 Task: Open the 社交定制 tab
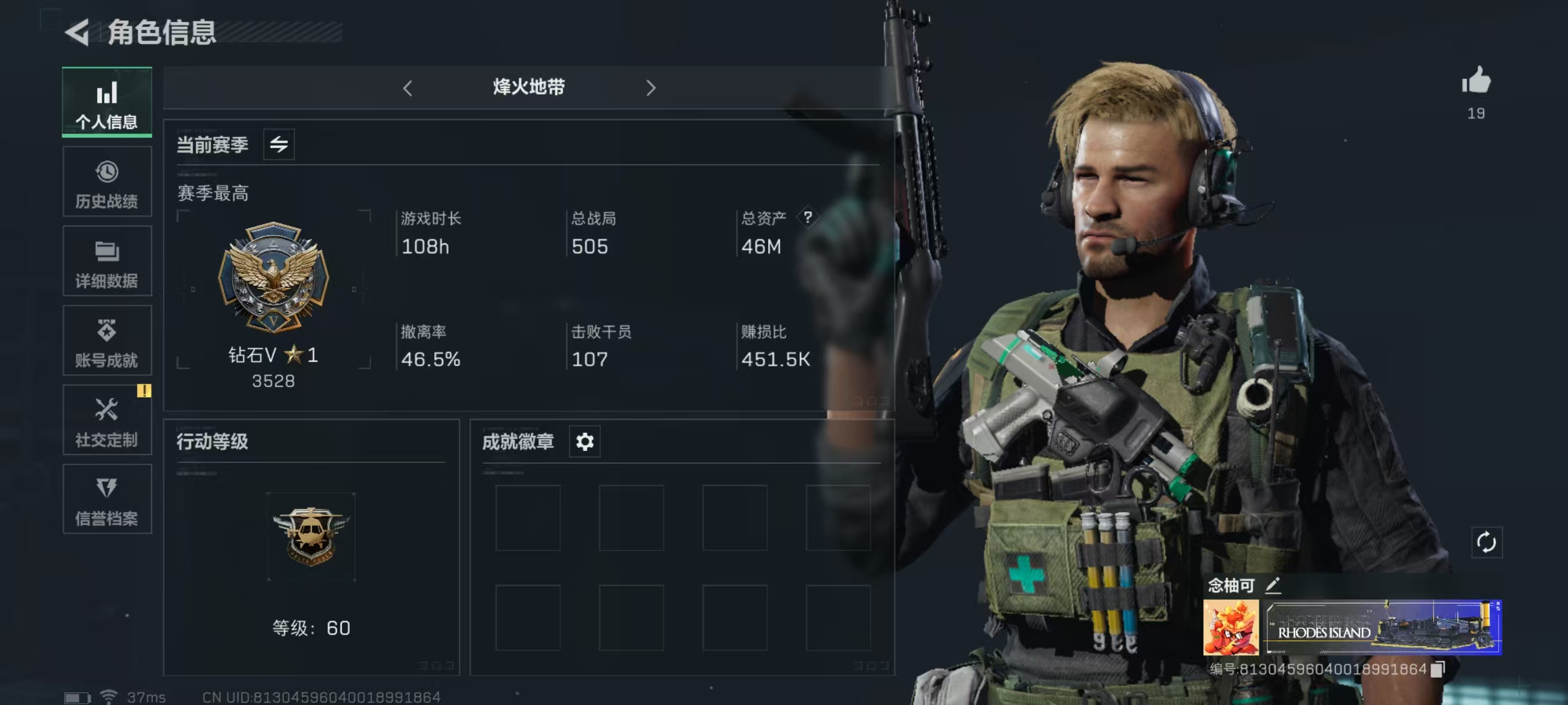[106, 420]
